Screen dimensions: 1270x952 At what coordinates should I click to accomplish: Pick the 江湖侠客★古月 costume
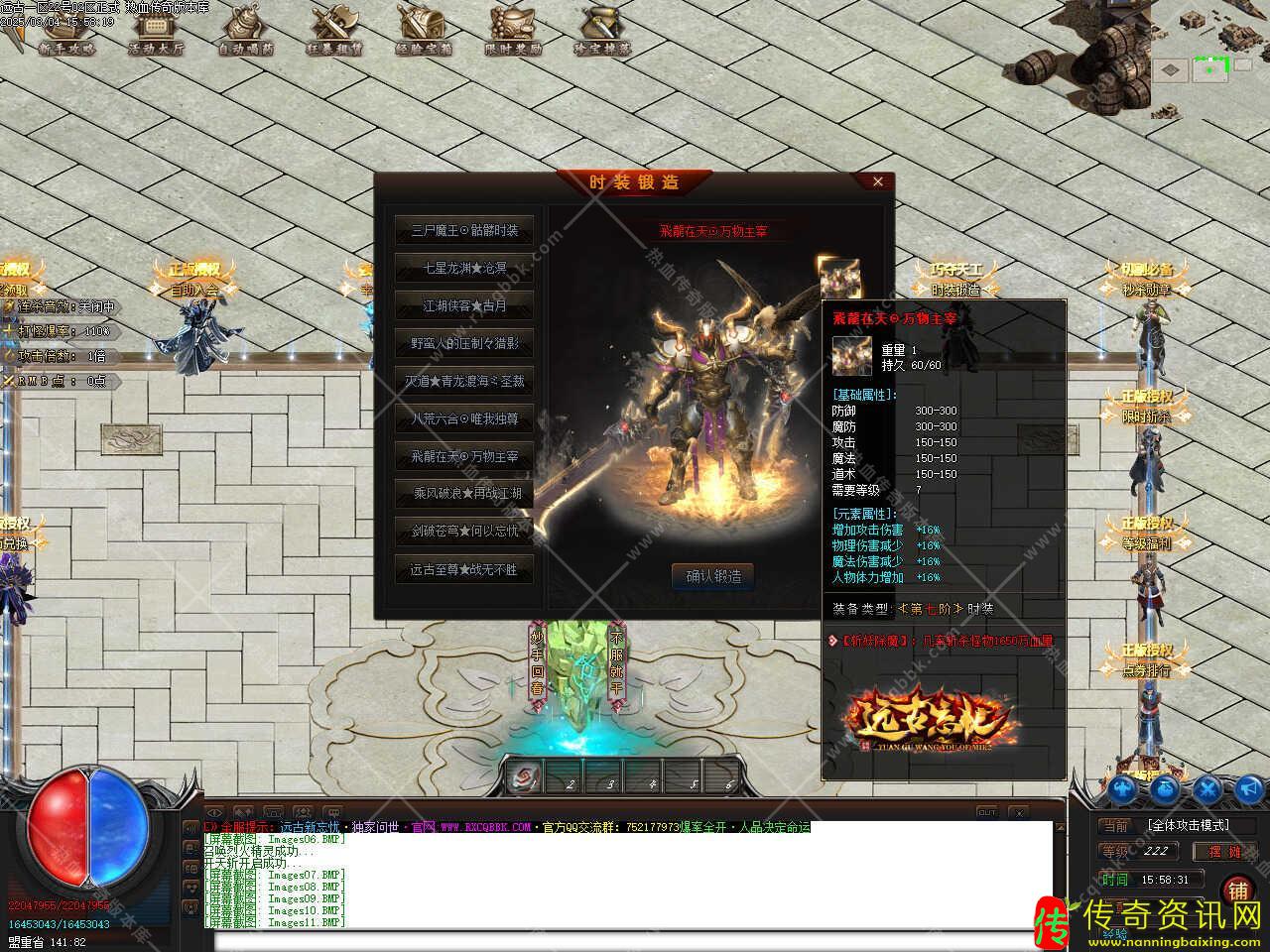(x=464, y=305)
